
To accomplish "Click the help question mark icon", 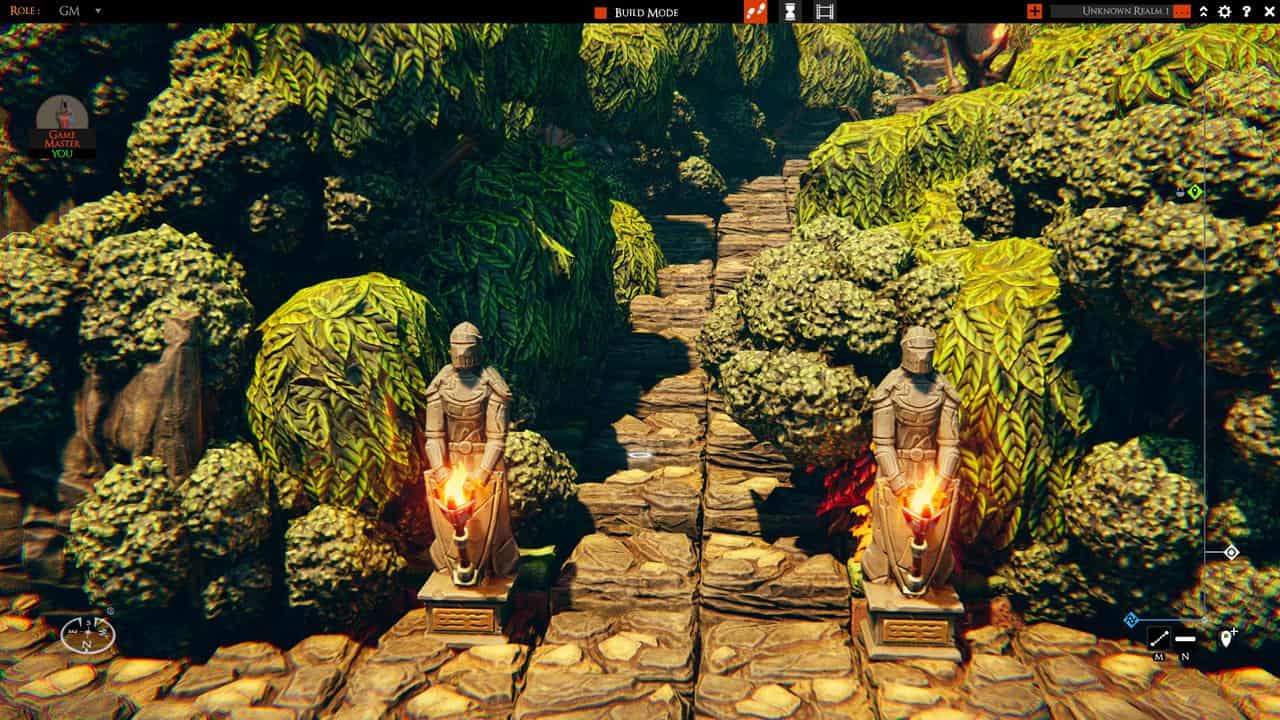I will point(1247,11).
